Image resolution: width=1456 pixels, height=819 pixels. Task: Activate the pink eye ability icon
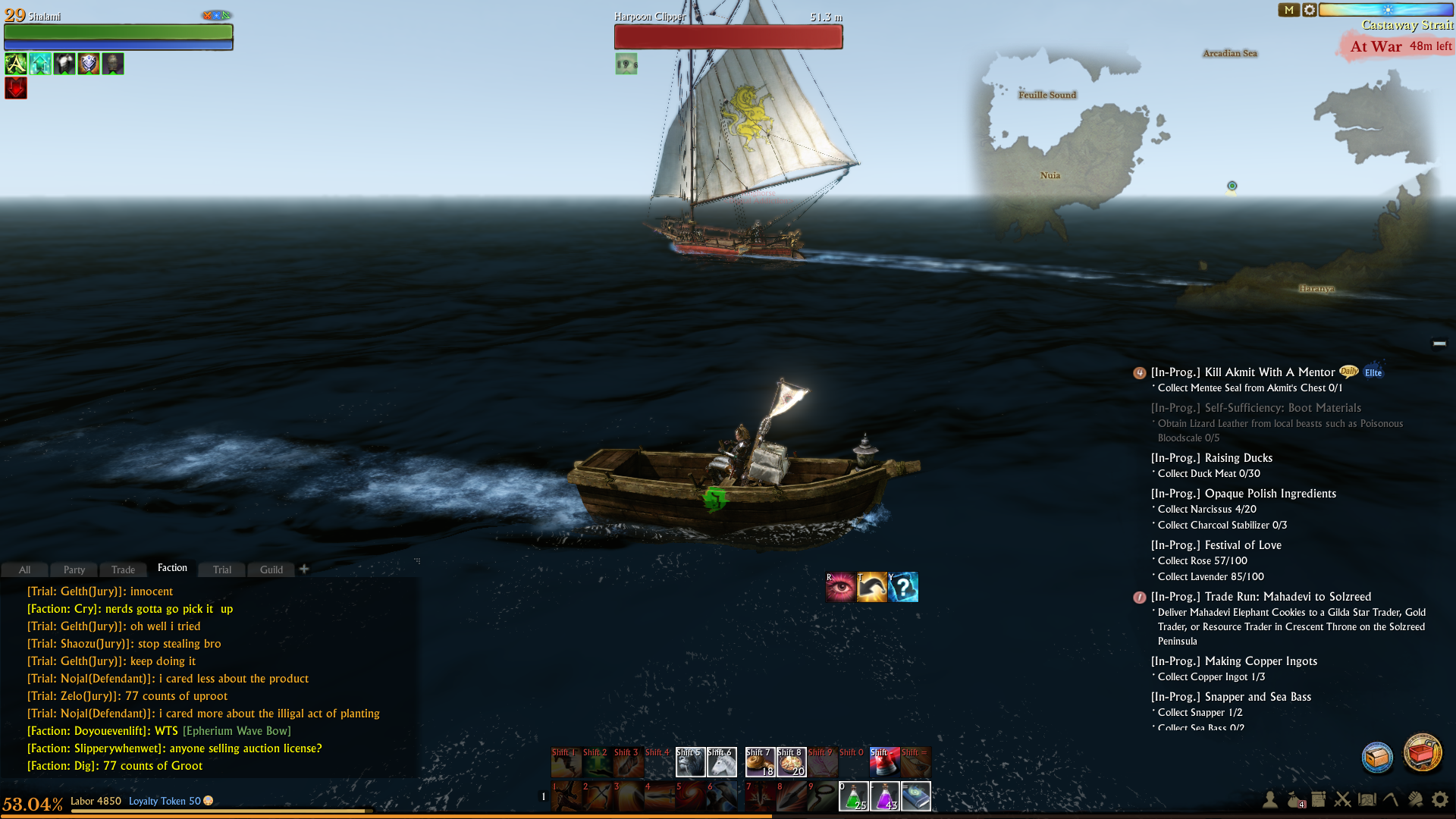pos(840,587)
